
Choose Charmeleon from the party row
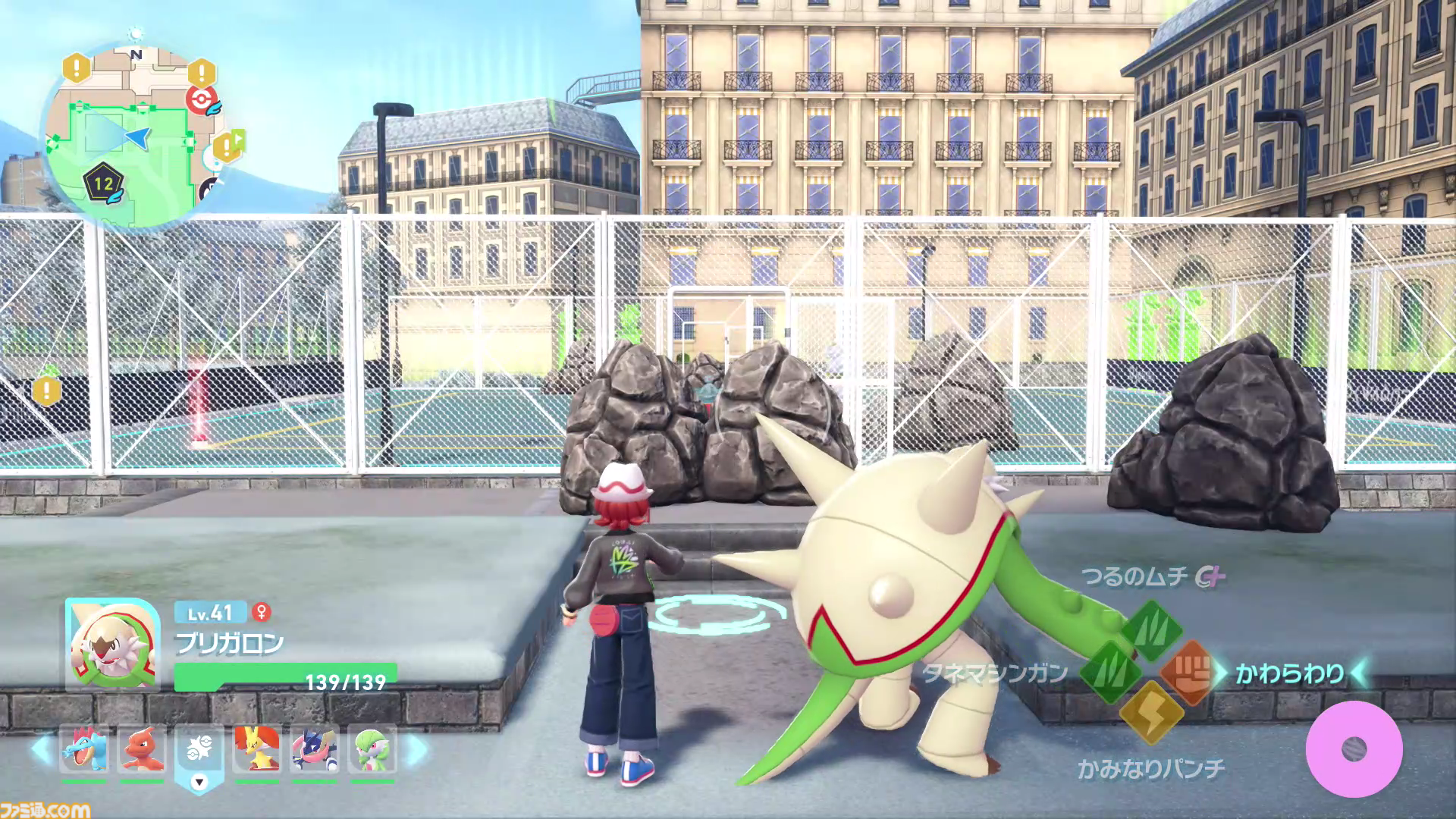point(142,750)
